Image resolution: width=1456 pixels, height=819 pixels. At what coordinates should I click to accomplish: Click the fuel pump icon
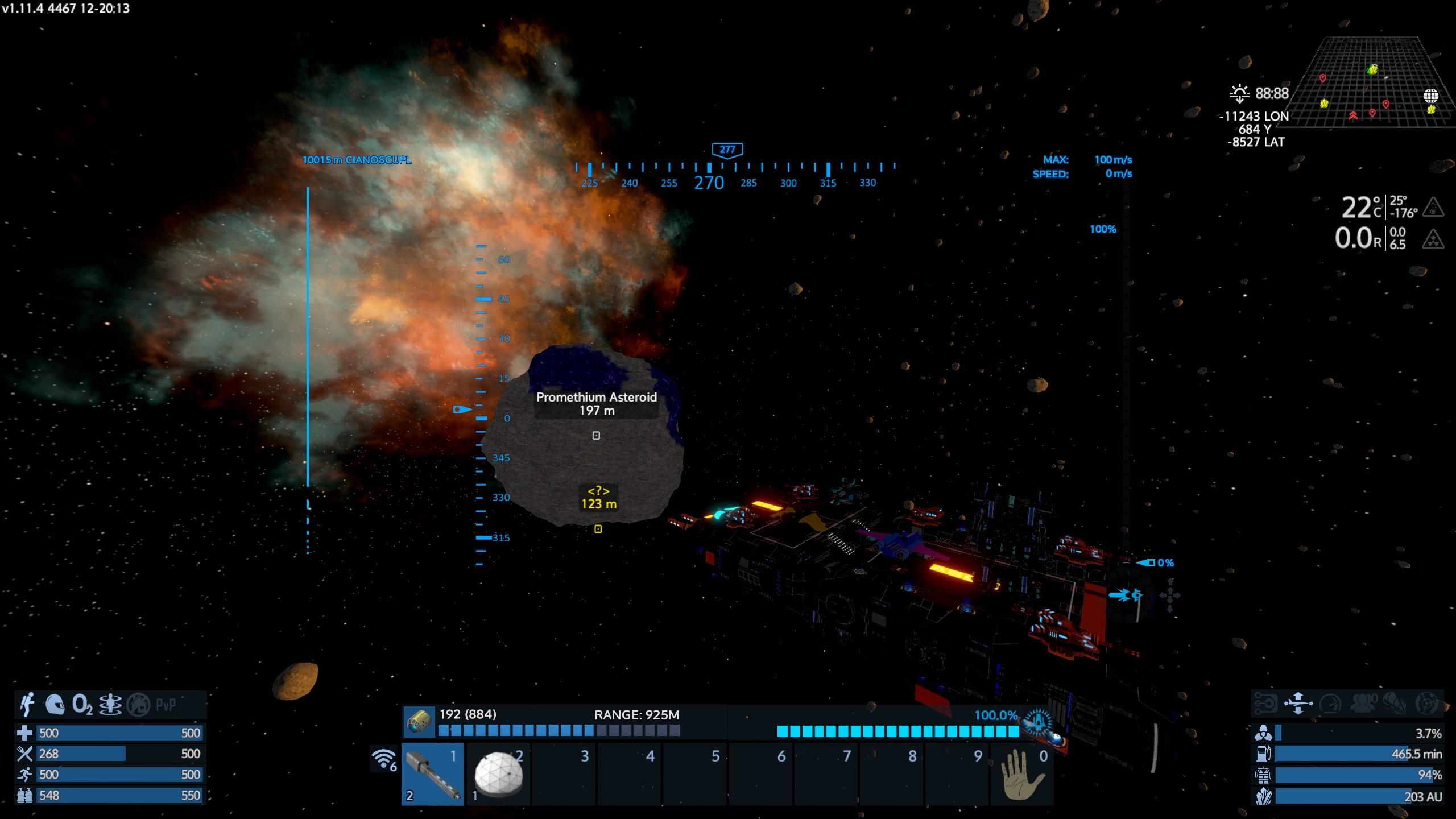point(1263,754)
